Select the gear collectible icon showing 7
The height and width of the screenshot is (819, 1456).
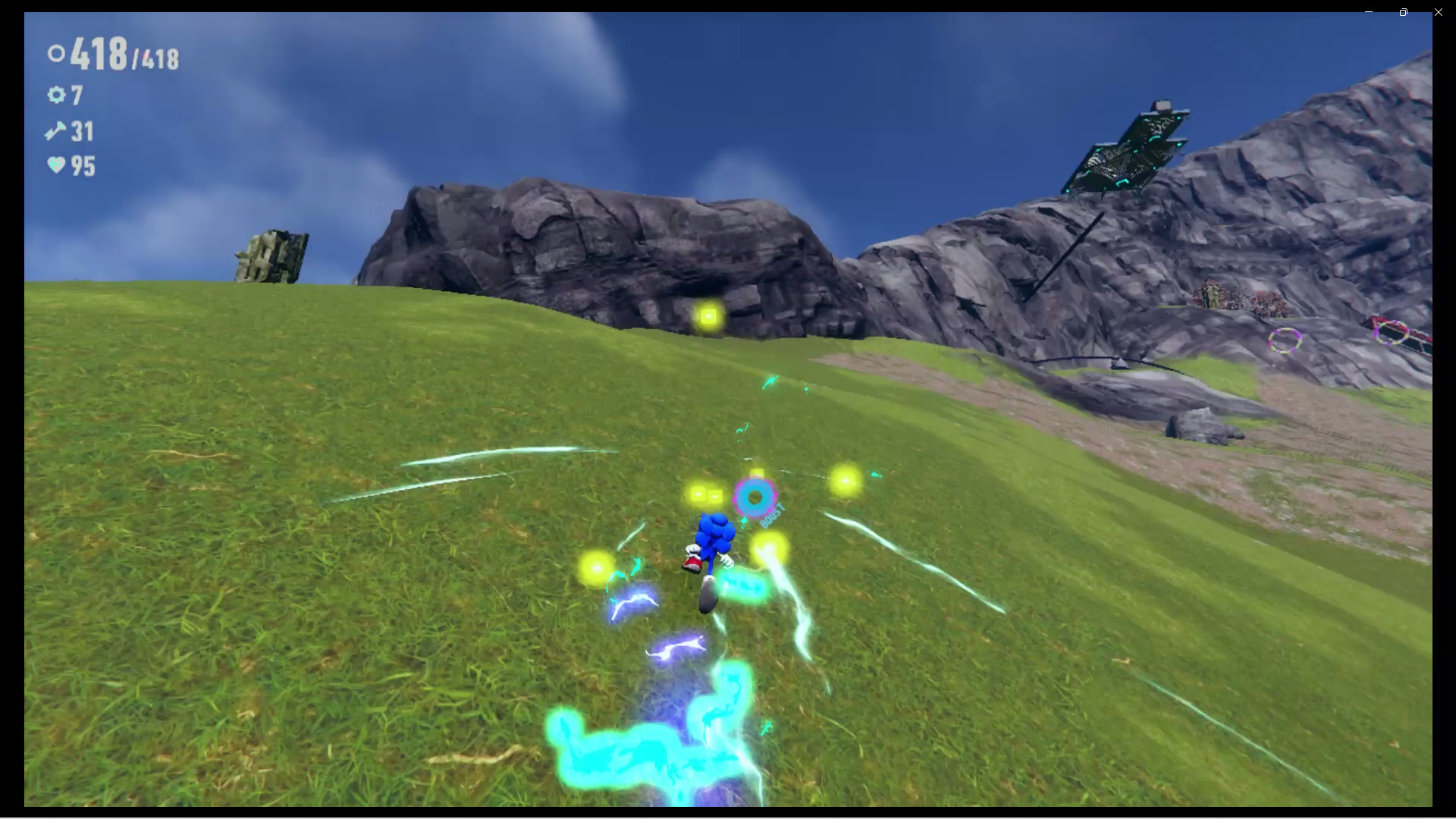tap(55, 96)
